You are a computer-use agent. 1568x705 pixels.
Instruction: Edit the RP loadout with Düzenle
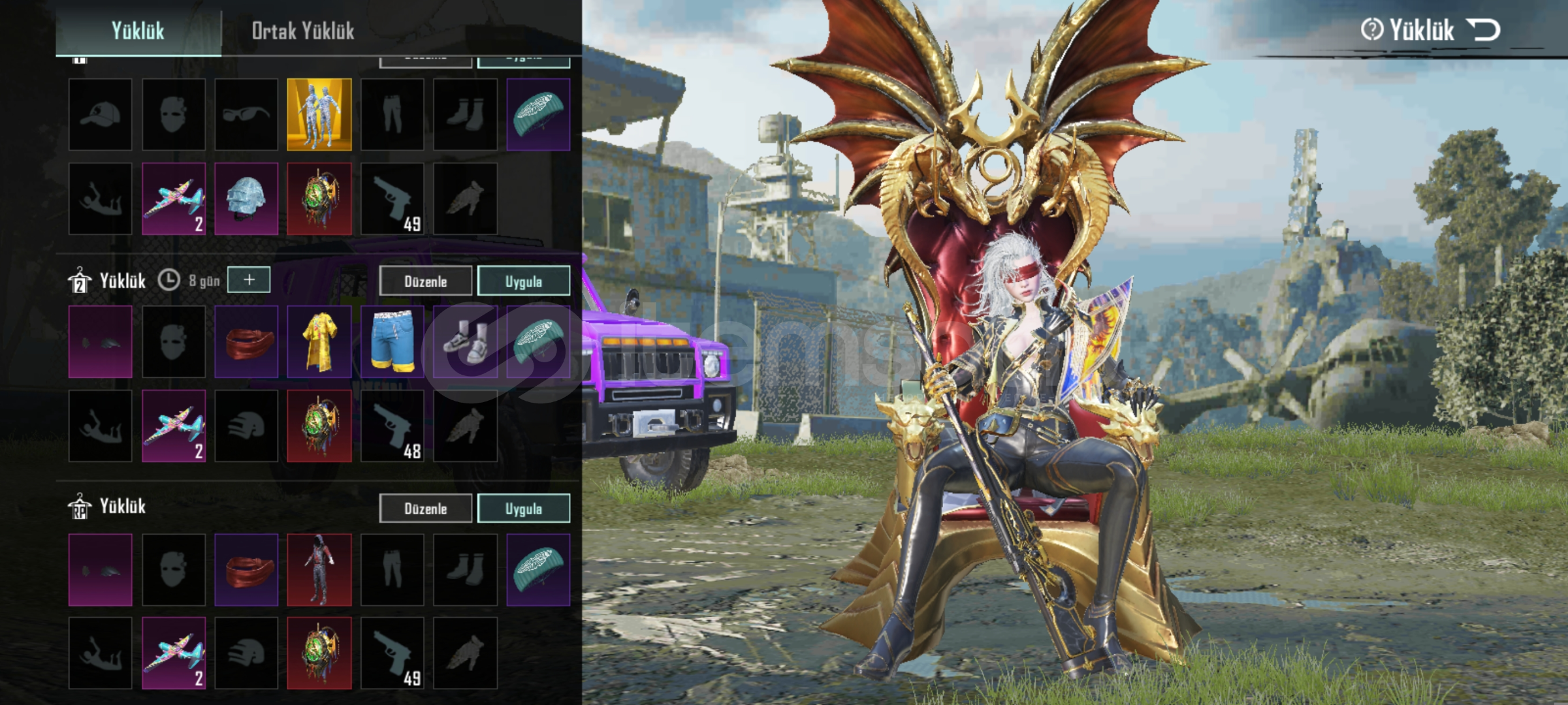click(425, 509)
